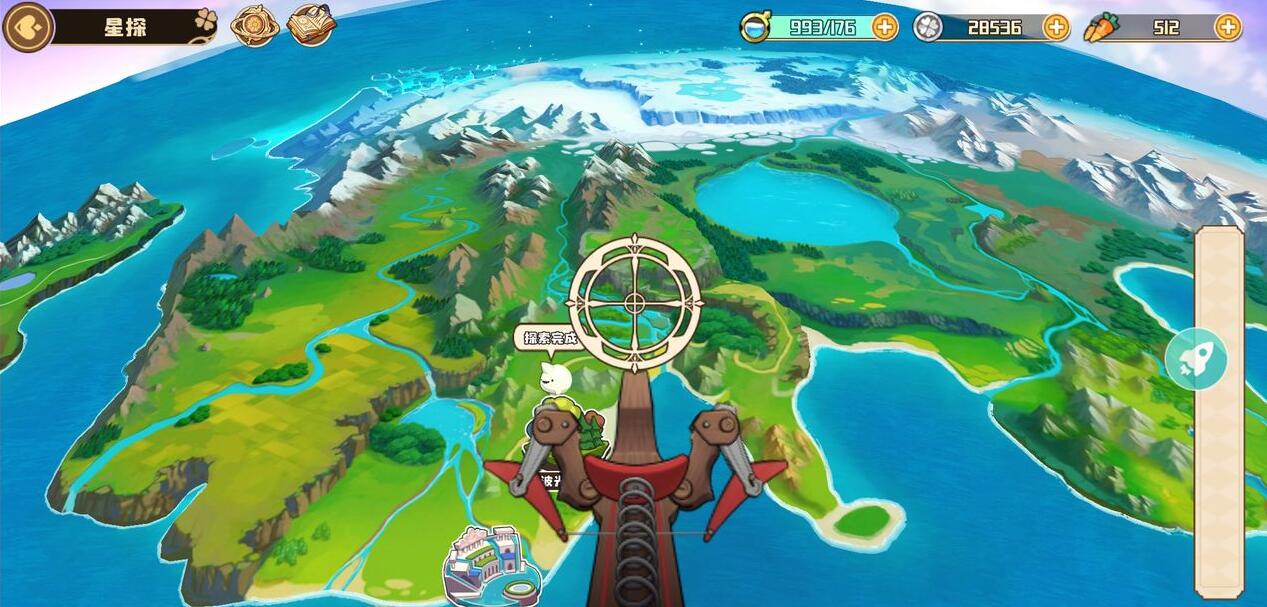Open the golden compass medallion icon
Viewport: 1267px width, 607px height.
254,26
